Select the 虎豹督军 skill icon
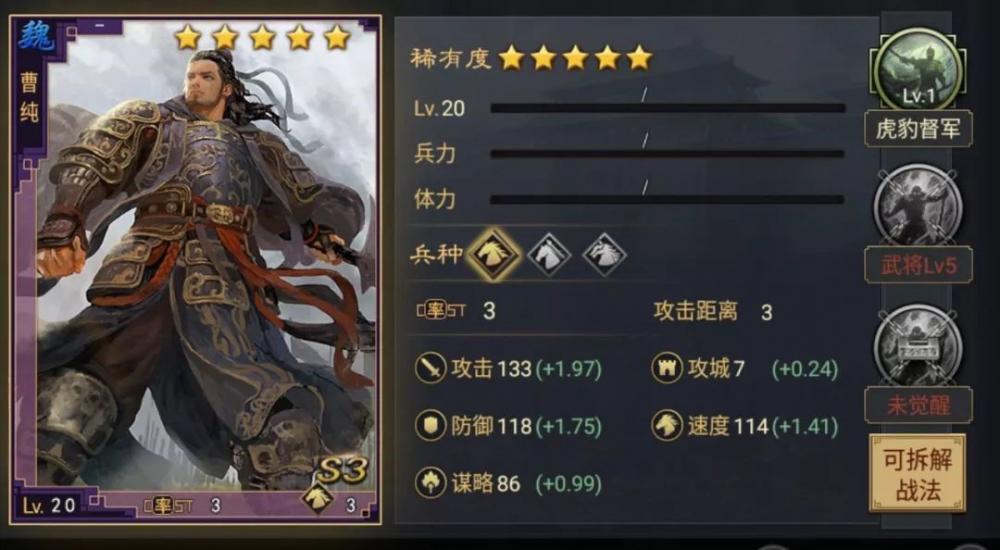This screenshot has width=1000, height=550. click(917, 72)
